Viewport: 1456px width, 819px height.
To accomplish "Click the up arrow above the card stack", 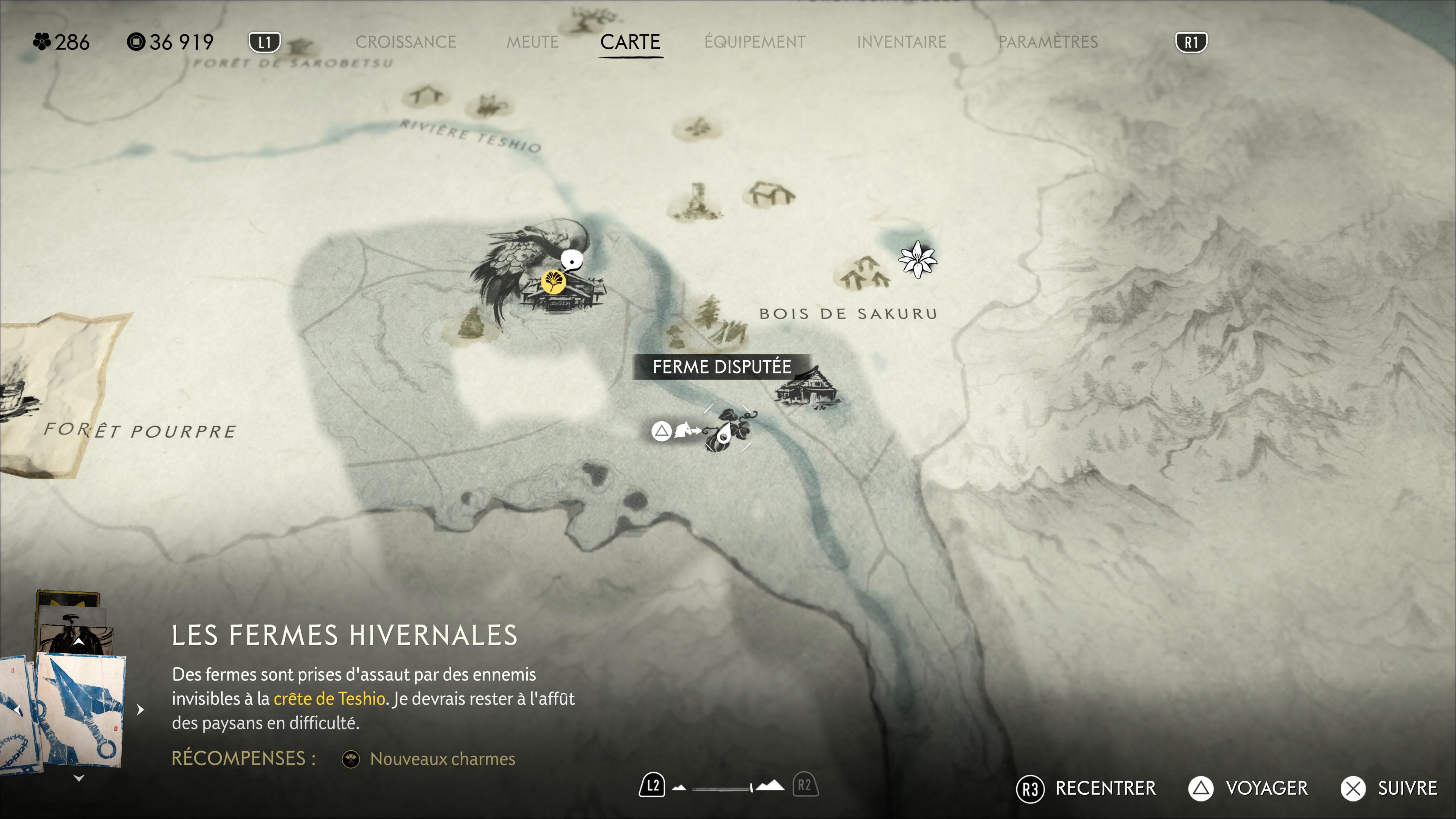I will pos(78,642).
